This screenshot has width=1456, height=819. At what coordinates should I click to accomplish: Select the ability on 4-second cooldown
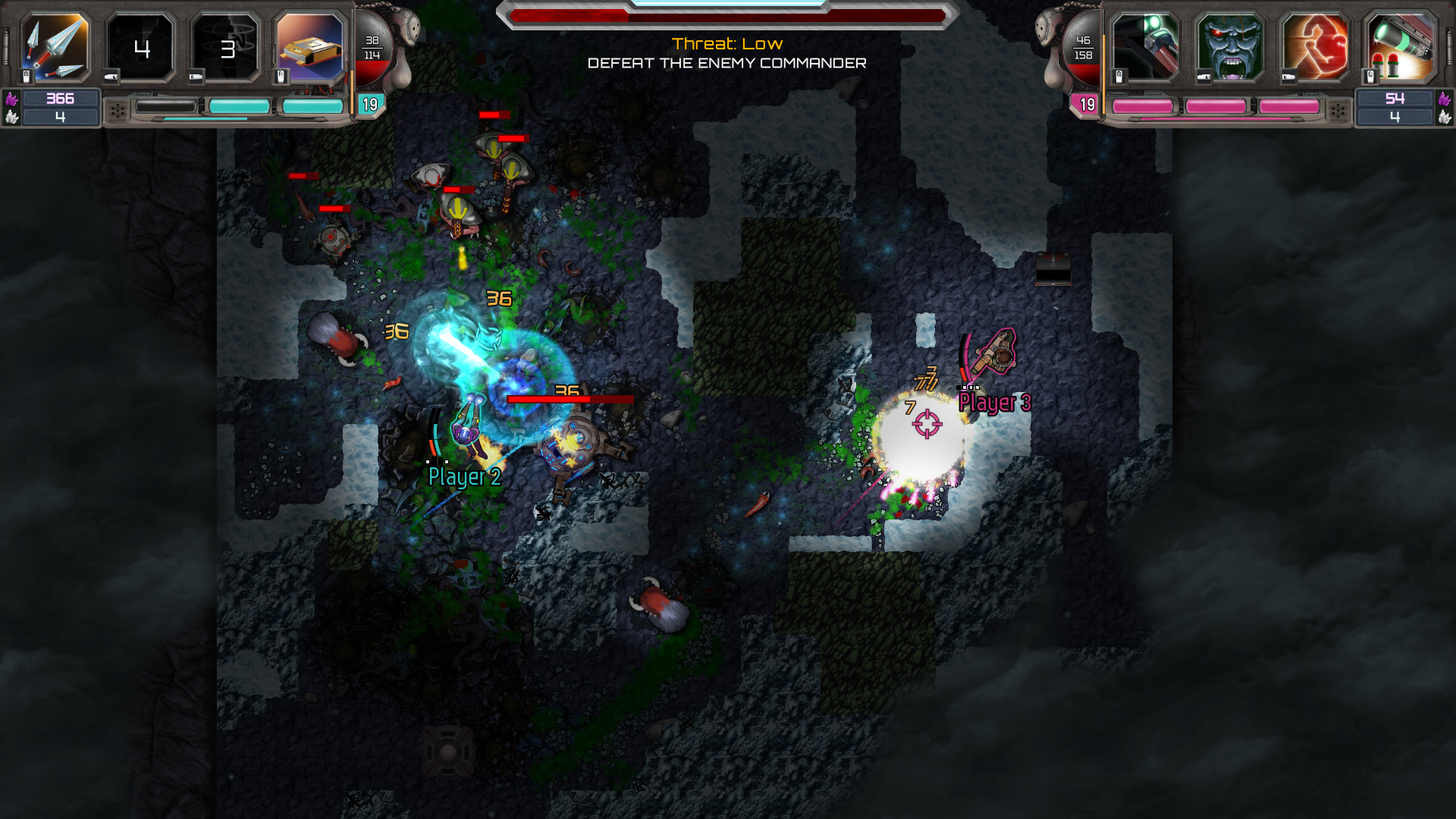(x=141, y=49)
